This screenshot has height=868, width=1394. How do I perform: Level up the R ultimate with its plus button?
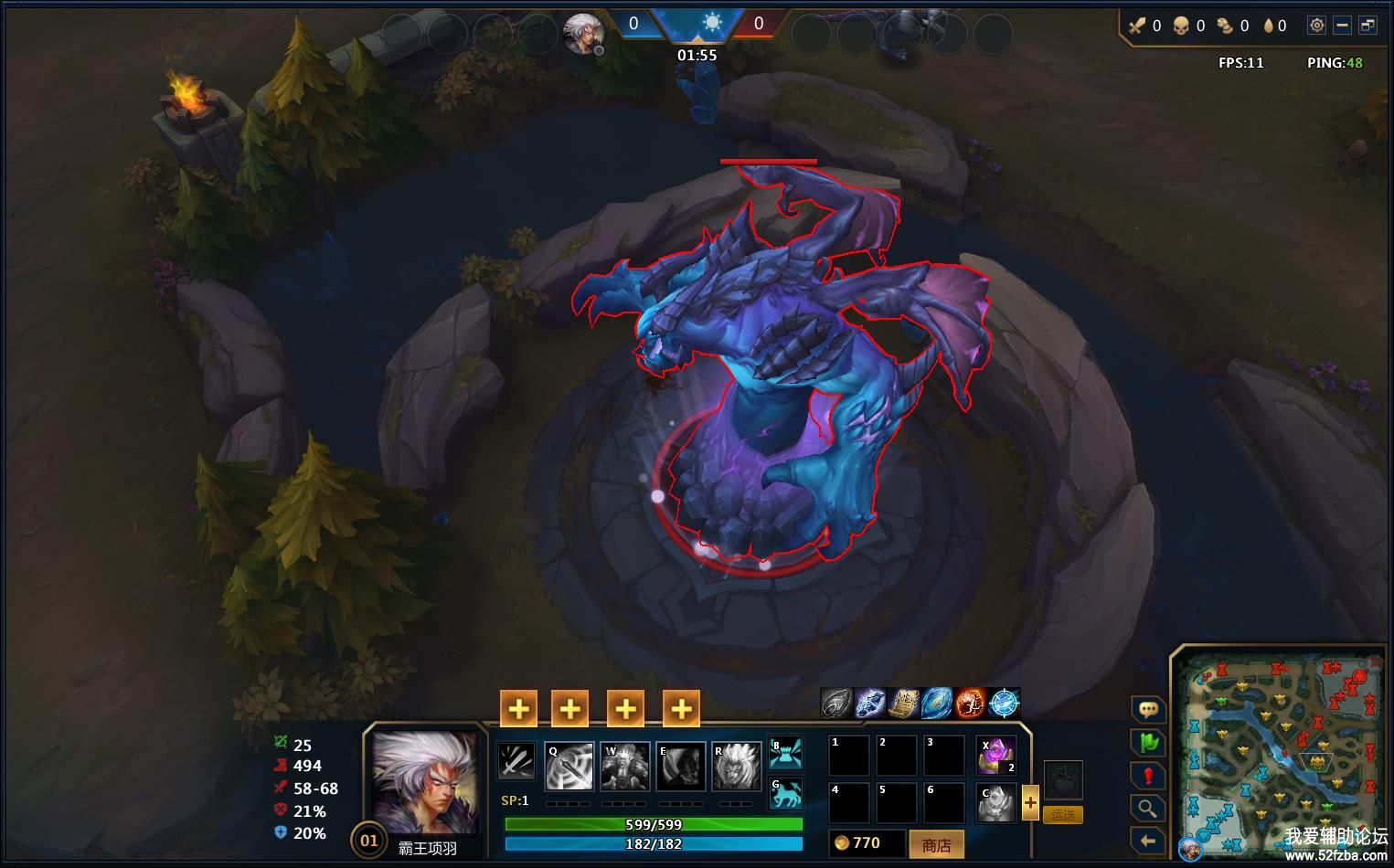click(681, 708)
